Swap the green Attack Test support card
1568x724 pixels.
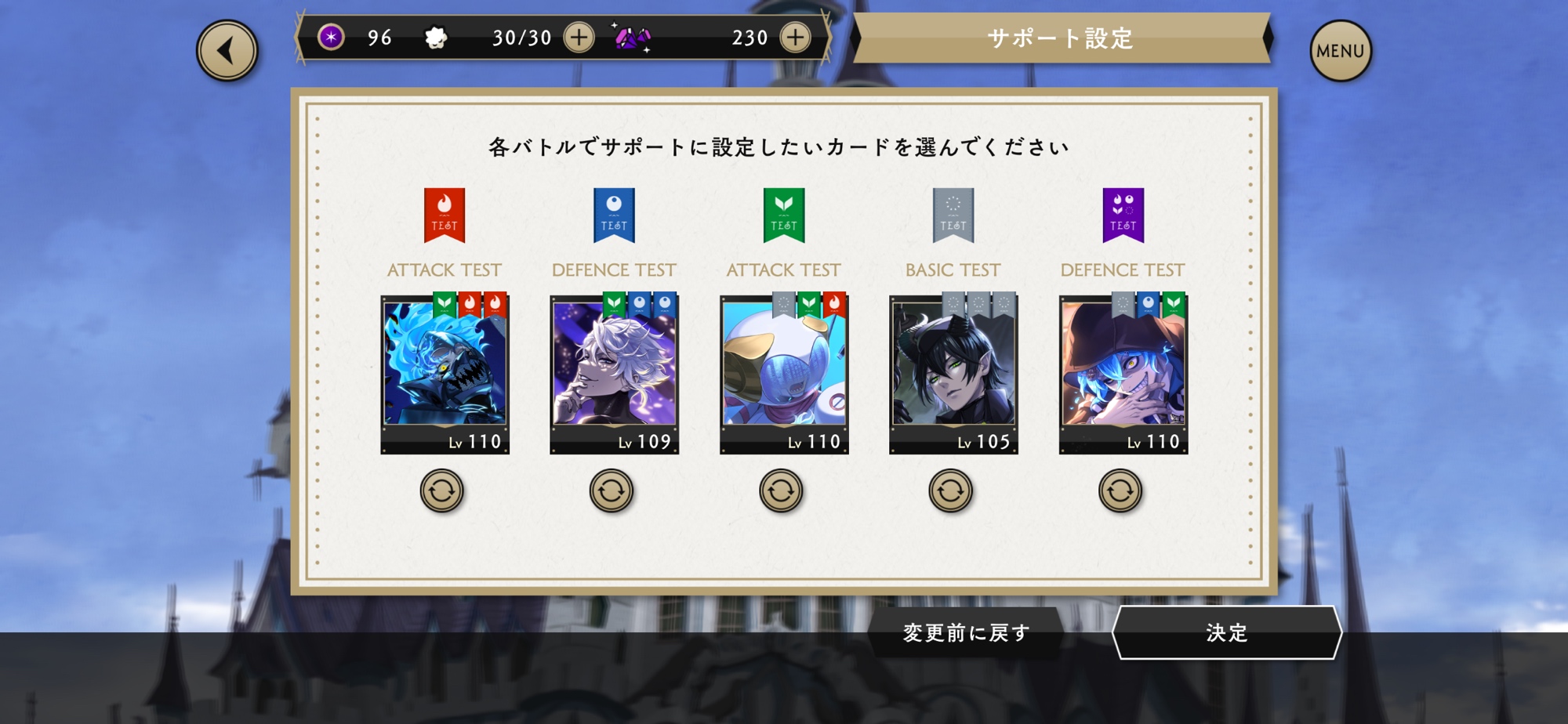781,491
